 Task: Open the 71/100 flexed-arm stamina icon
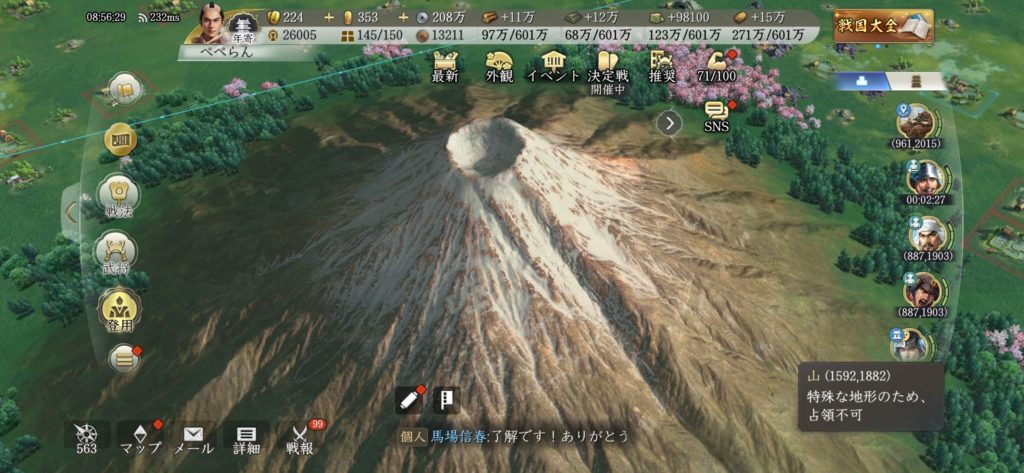tap(716, 64)
